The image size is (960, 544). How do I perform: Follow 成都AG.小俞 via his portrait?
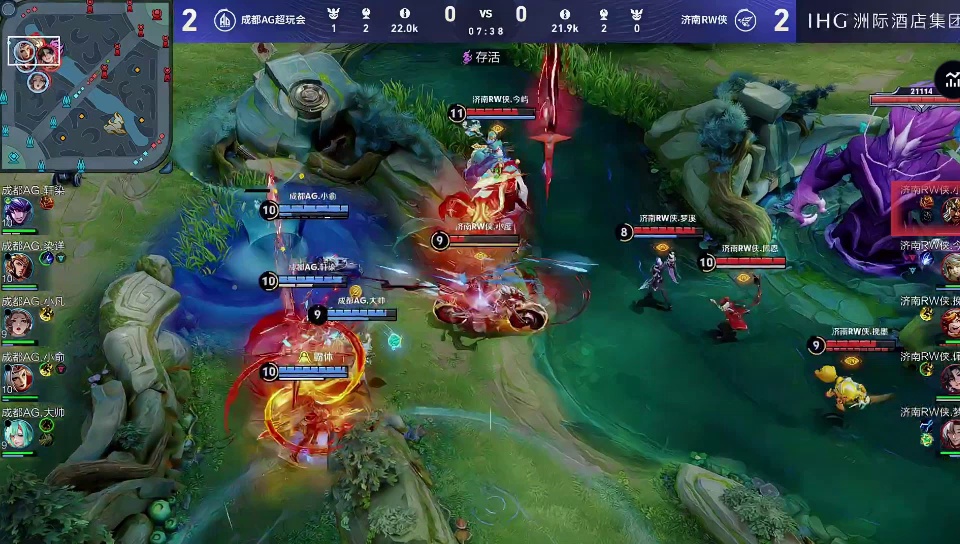(x=17, y=378)
